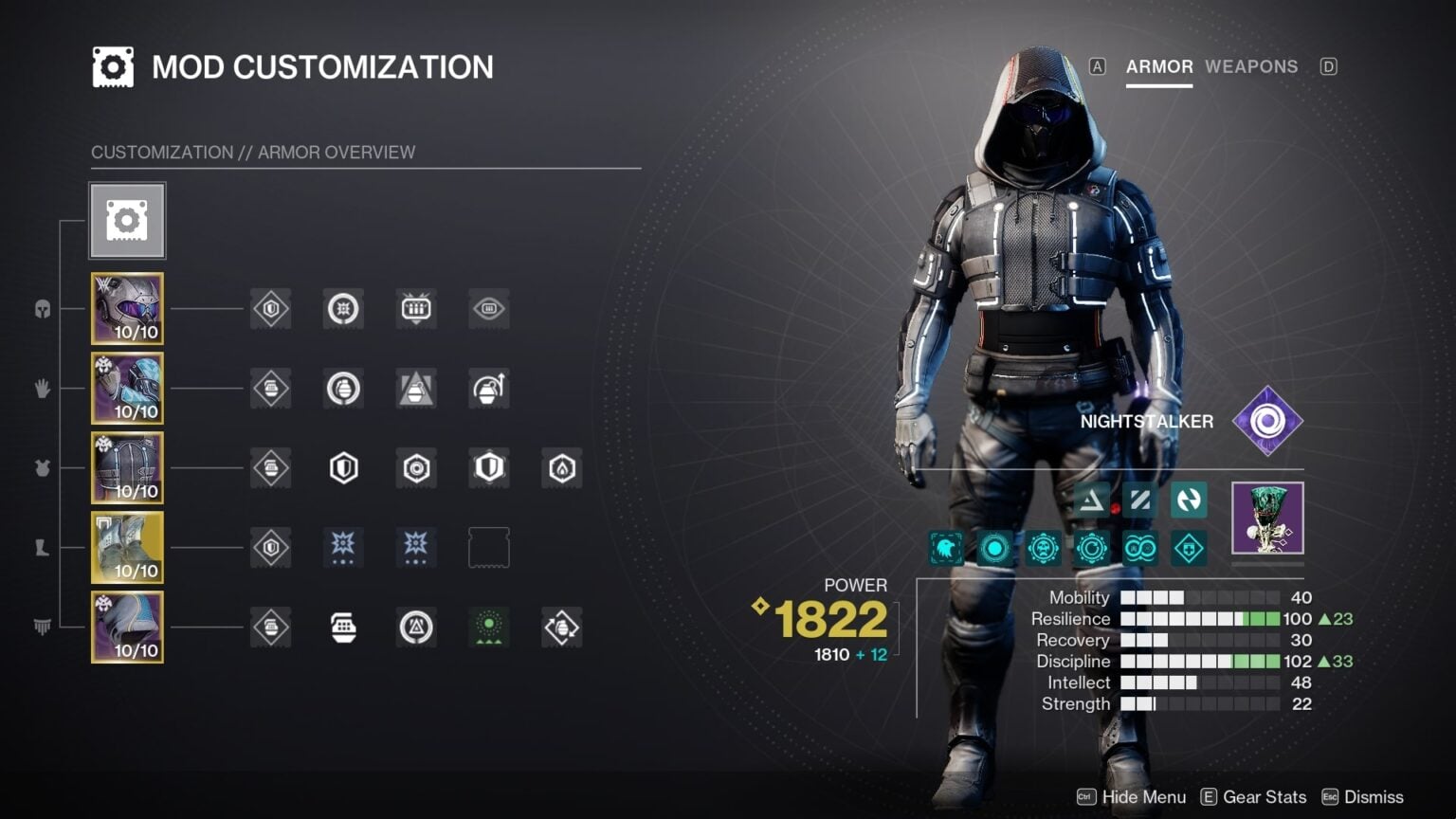Click the grenade kickstart mod with upward arrow

[488, 388]
